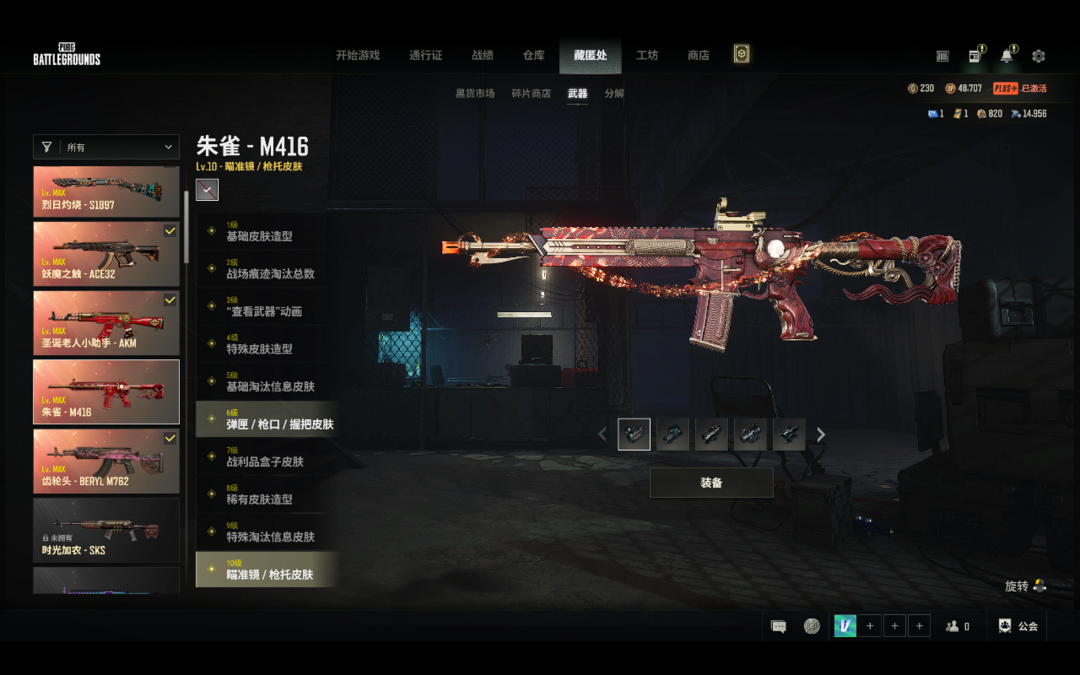This screenshot has height=675, width=1080.
Task: Switch to the 通行证 tab
Action: [425, 55]
